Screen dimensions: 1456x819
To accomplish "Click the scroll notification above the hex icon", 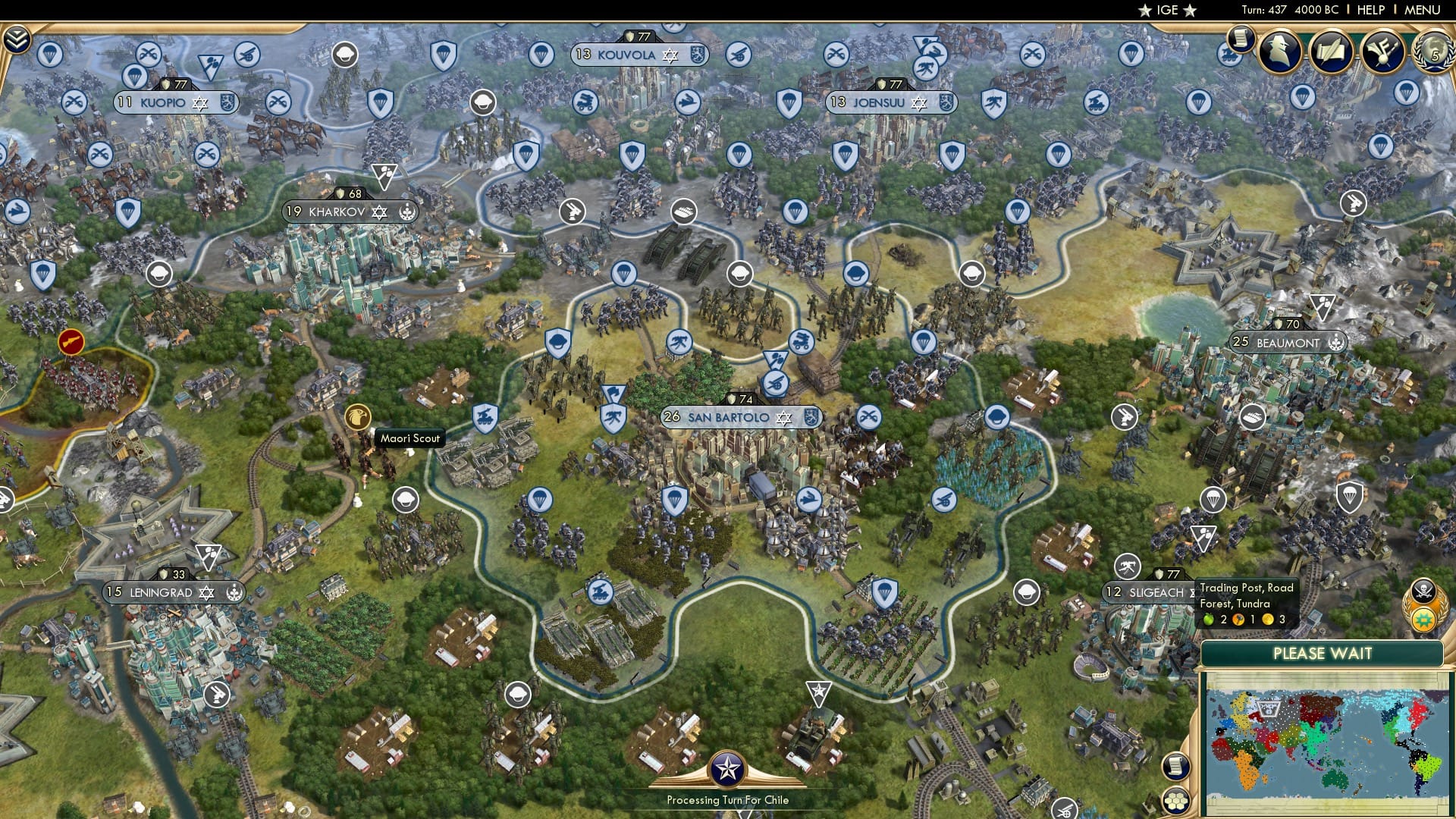I will [x=1176, y=767].
